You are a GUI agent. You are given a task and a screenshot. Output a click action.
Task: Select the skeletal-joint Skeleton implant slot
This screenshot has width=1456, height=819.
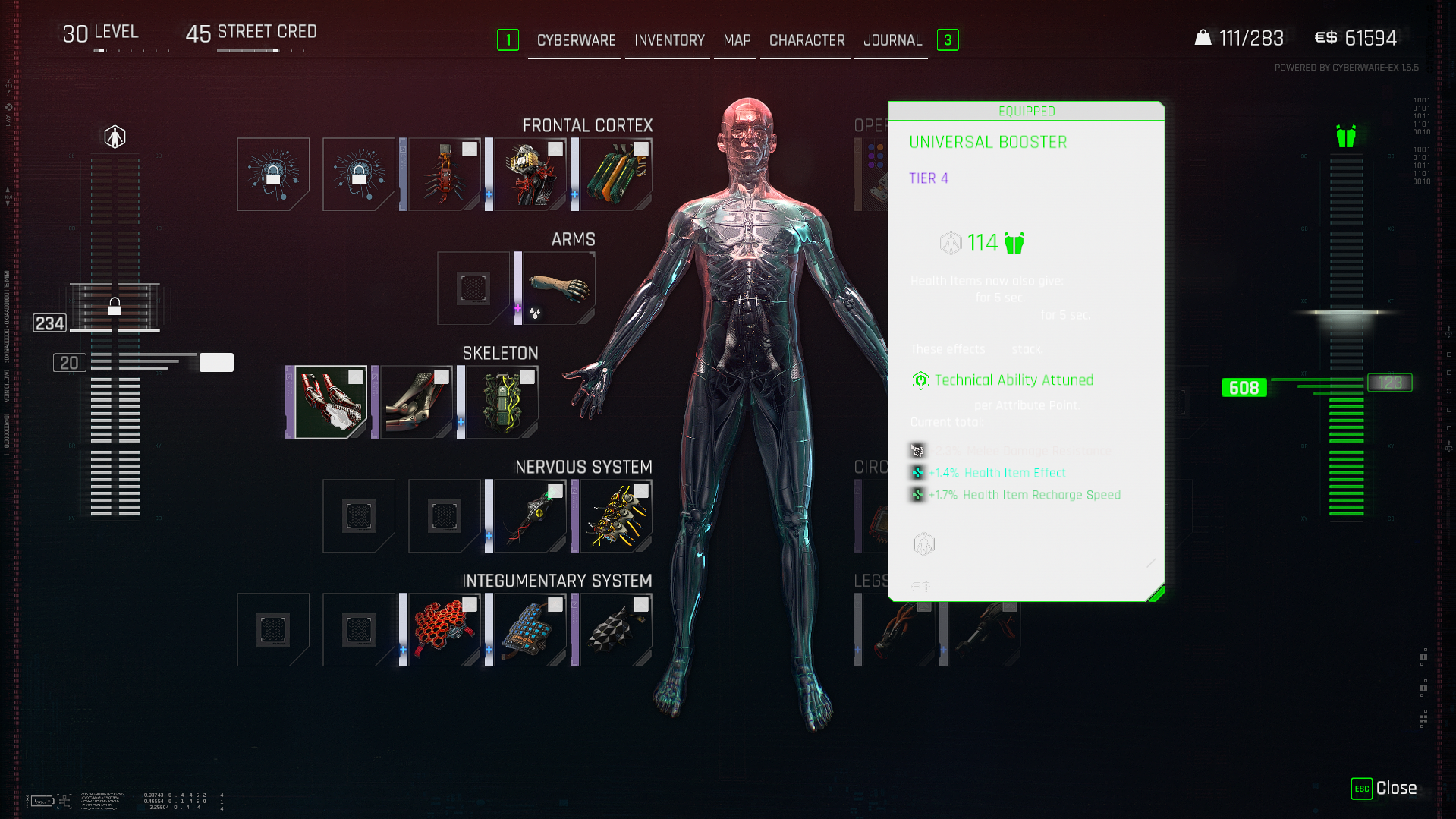(416, 402)
